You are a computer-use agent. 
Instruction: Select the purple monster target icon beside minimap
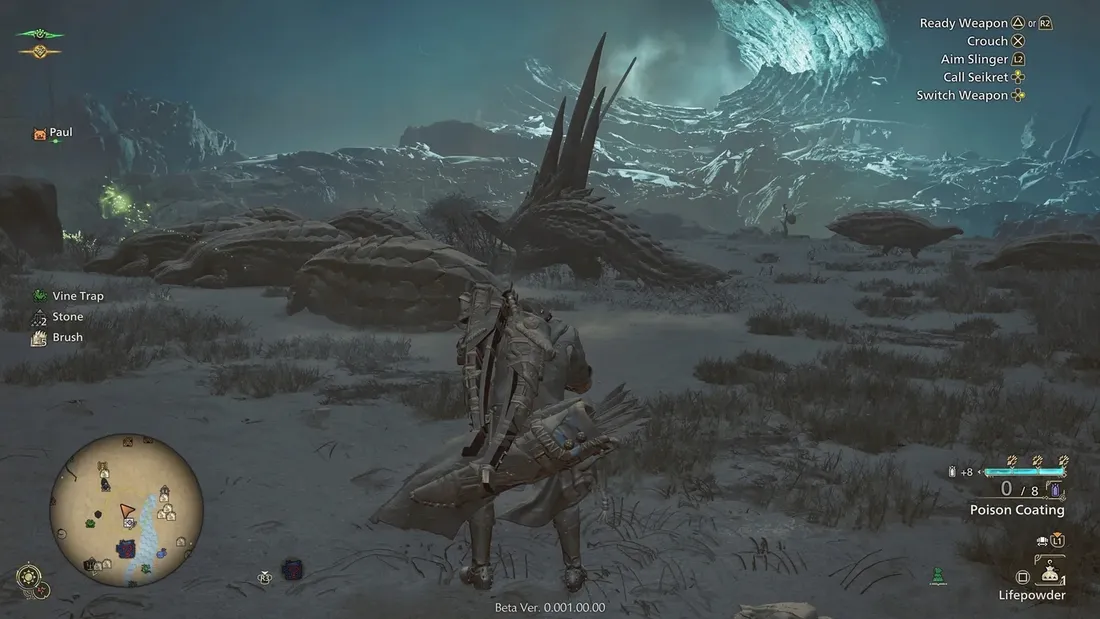pos(291,569)
